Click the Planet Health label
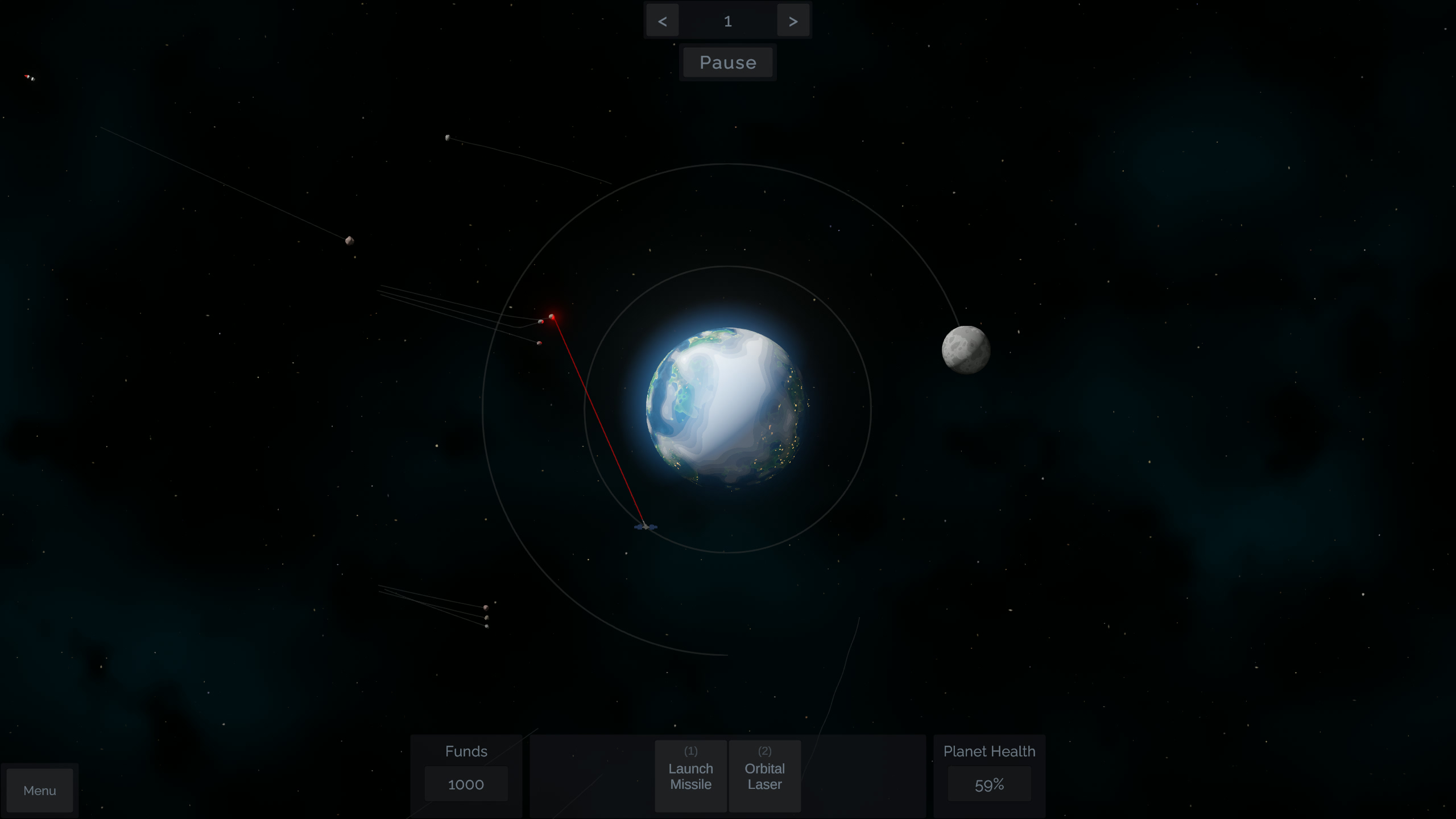1456x819 pixels. click(x=989, y=751)
